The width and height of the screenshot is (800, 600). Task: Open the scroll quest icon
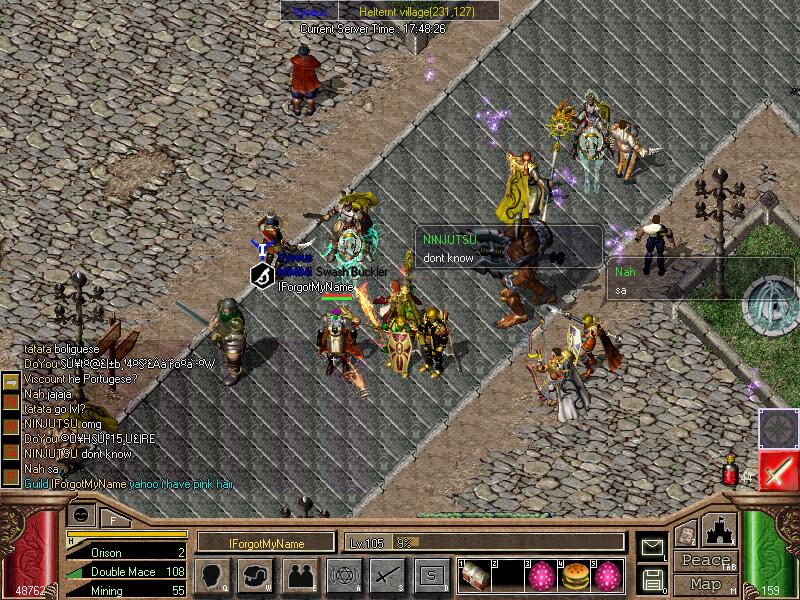point(685,536)
